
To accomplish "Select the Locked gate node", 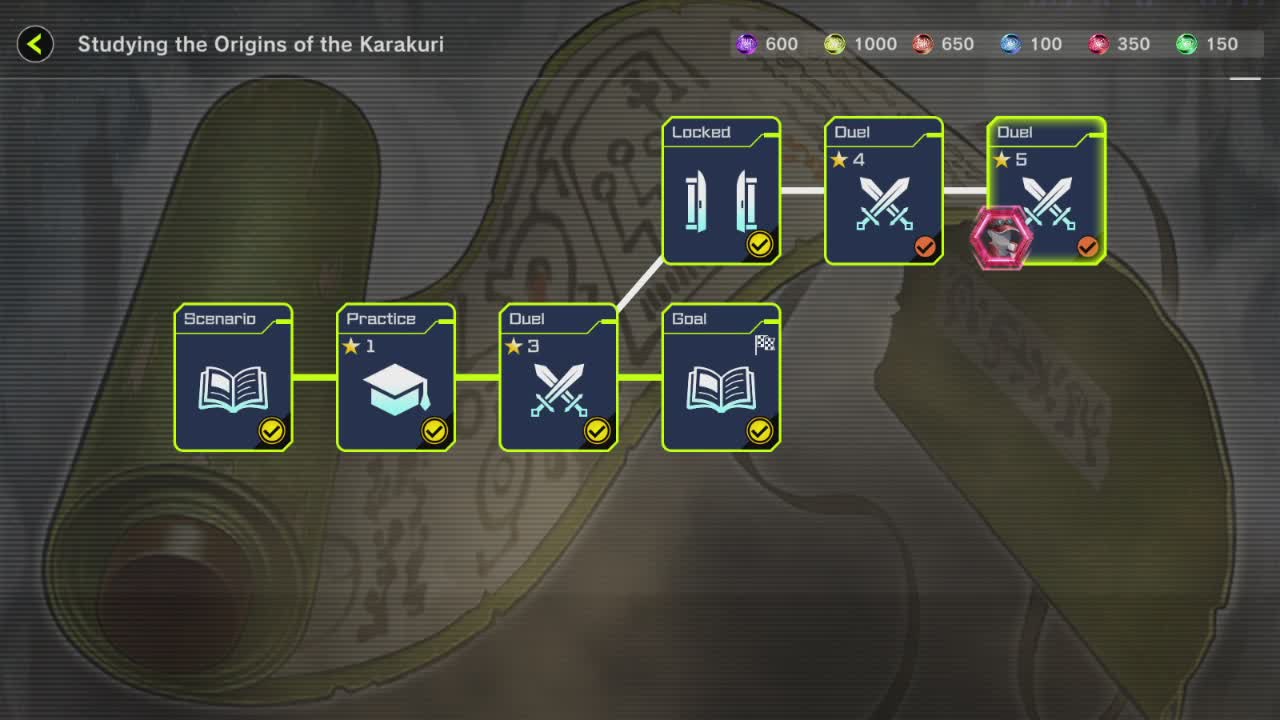I will [x=721, y=191].
